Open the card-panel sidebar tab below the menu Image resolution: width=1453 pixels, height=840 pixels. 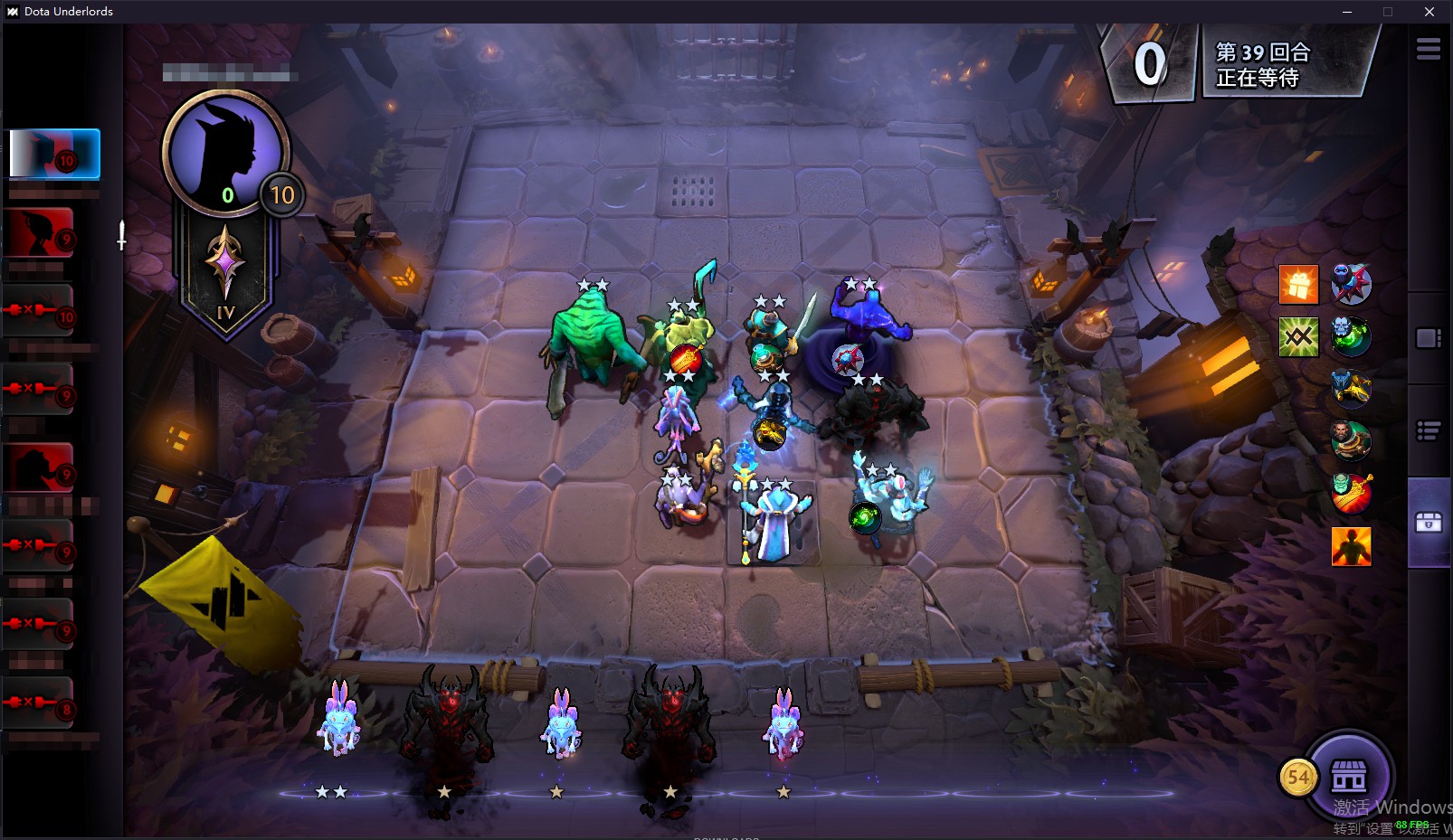tap(1429, 338)
